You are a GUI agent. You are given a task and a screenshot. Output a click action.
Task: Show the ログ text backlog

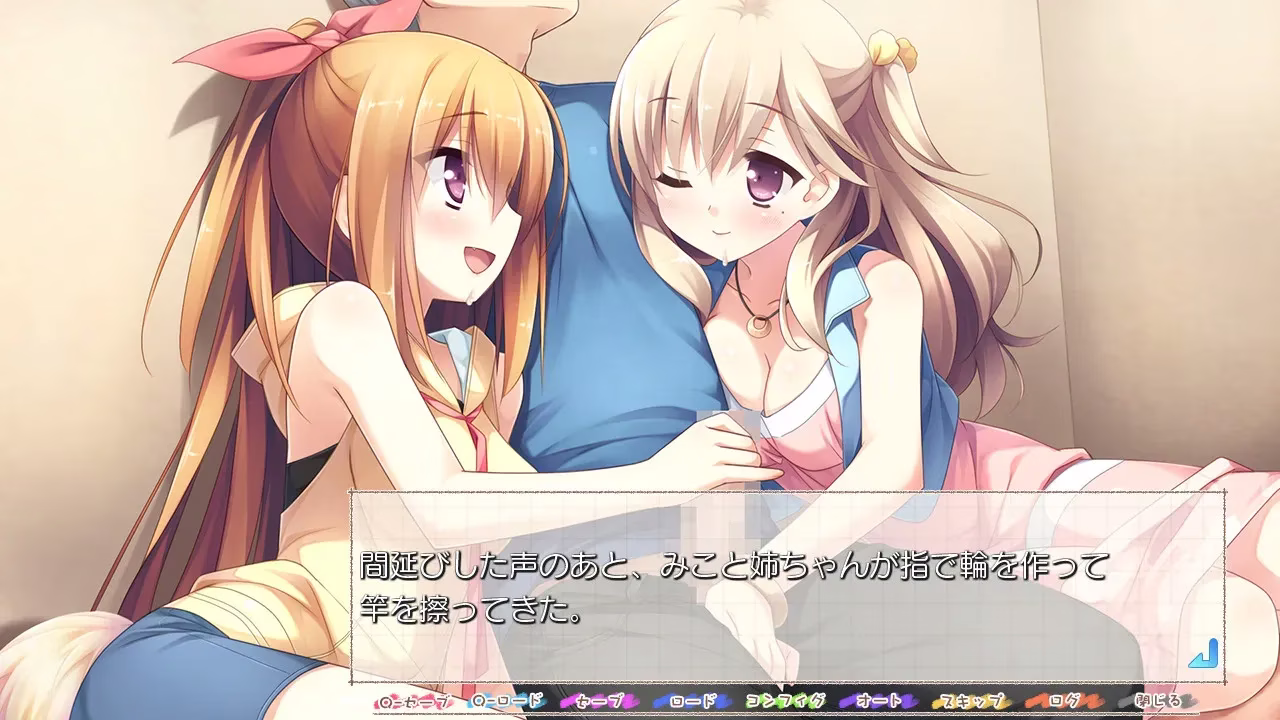pos(1060,701)
